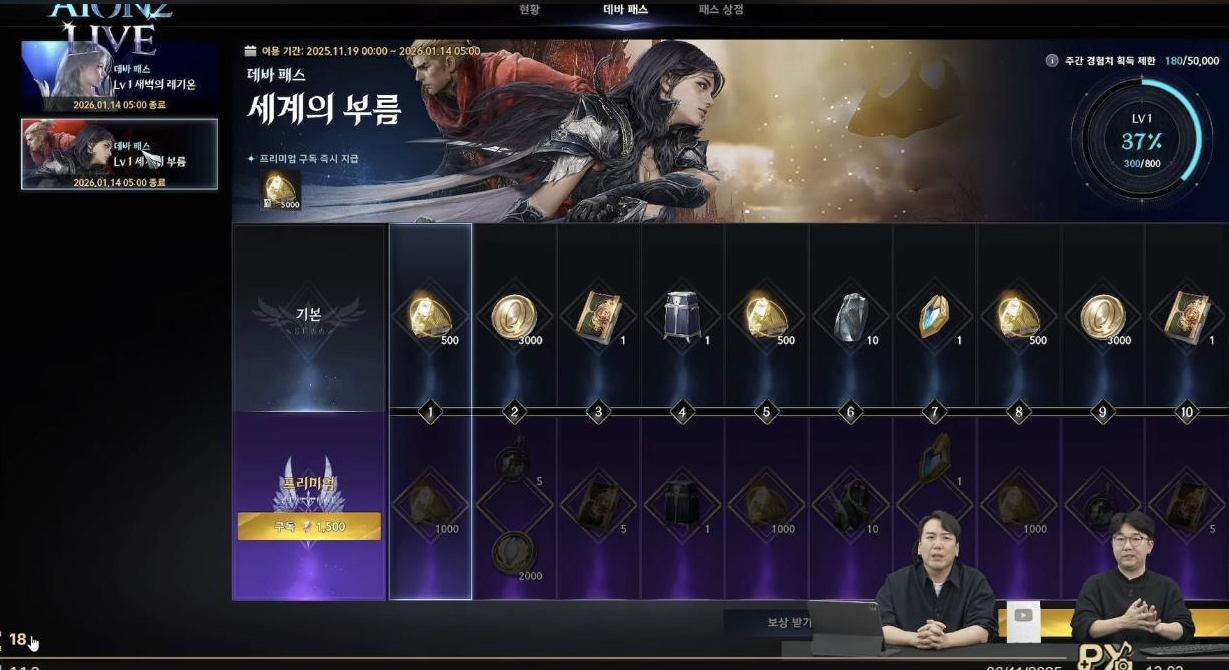Select the level 7 basic blue gem reward

click(x=934, y=318)
